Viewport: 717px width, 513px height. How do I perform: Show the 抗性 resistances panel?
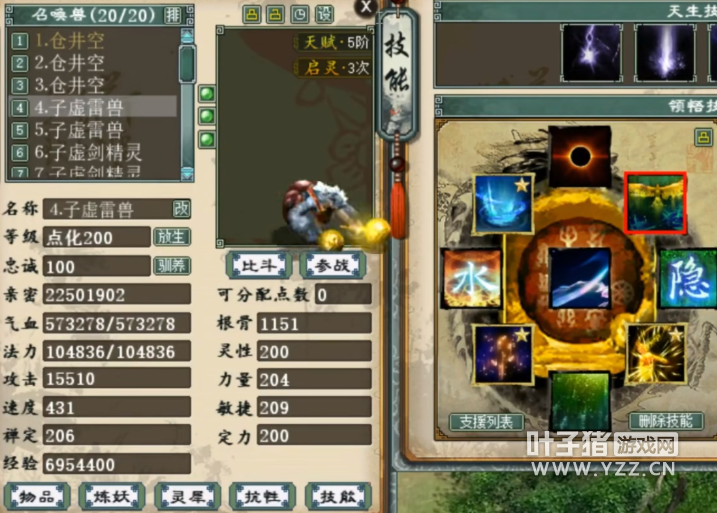point(261,496)
